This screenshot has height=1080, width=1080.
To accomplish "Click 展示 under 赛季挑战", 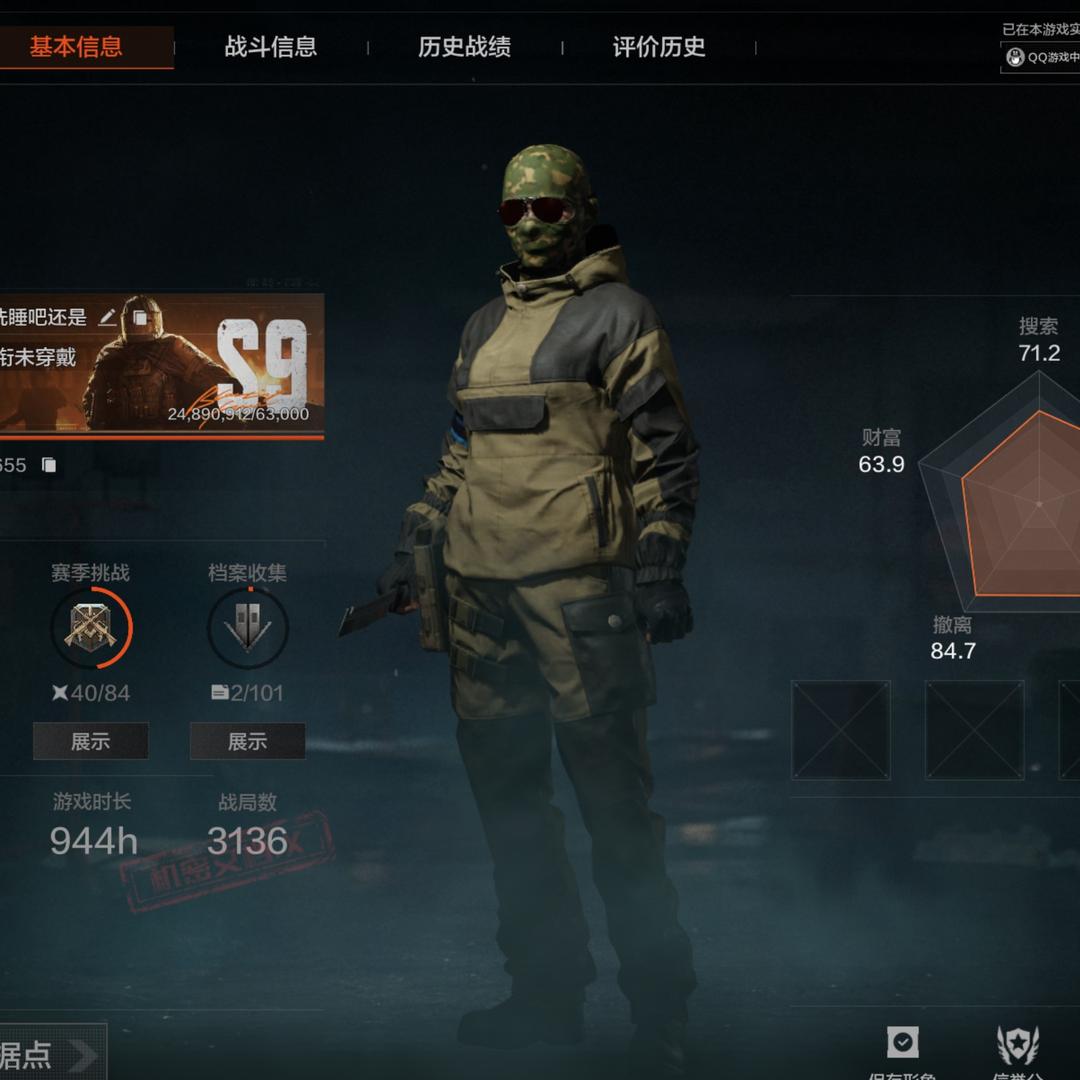I will [x=90, y=741].
